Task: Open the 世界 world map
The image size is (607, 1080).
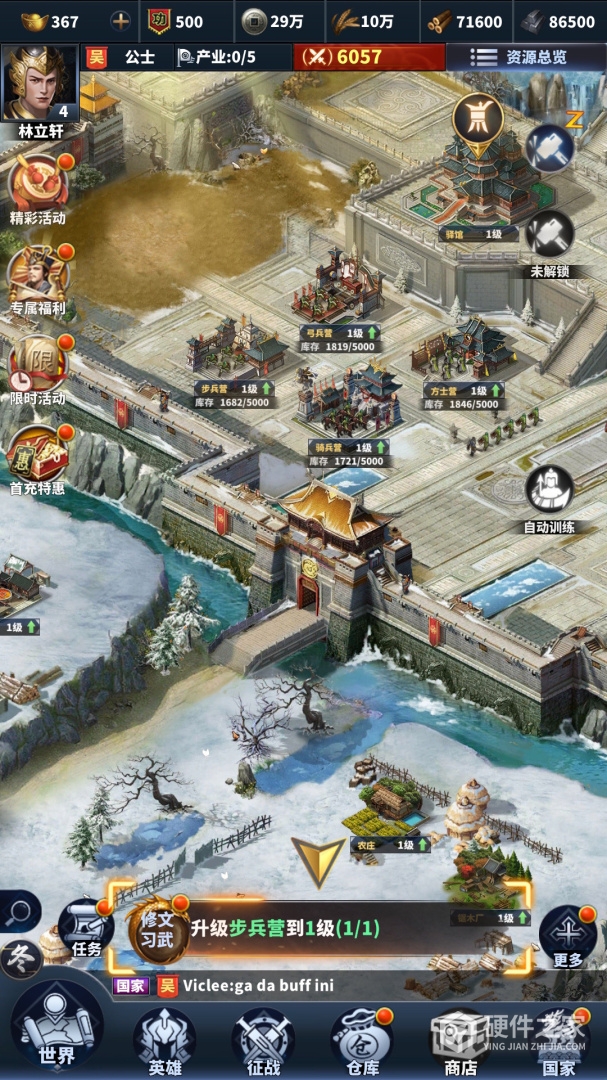Action: coord(57,1028)
